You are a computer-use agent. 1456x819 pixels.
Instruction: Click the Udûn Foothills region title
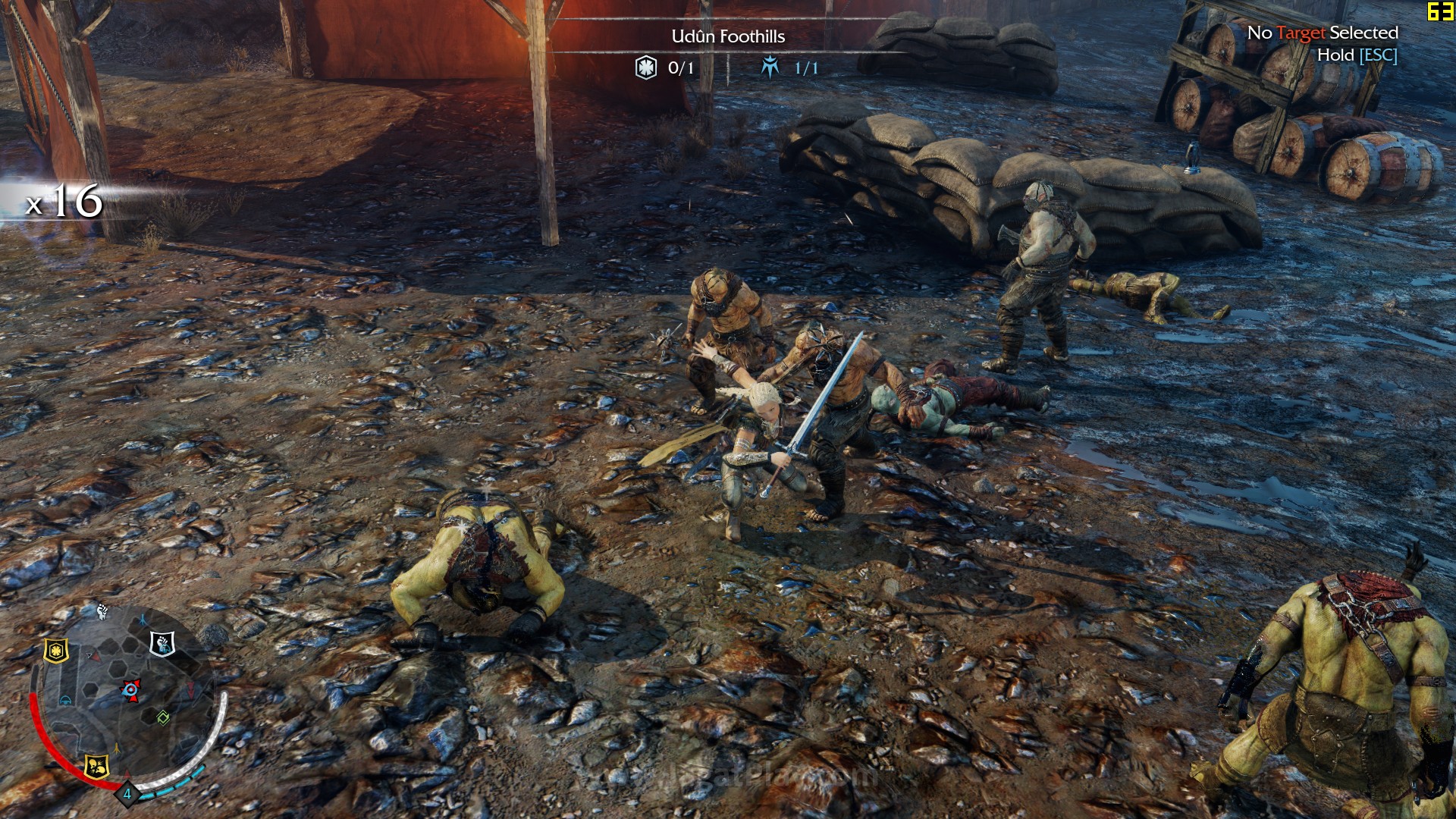tap(728, 36)
